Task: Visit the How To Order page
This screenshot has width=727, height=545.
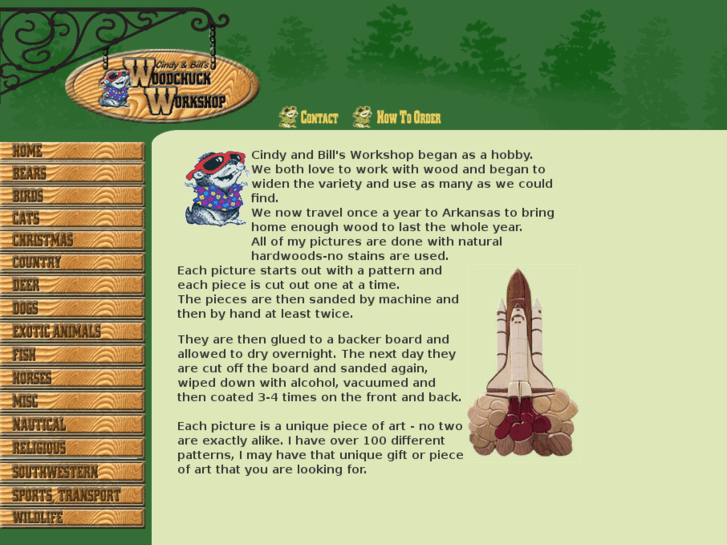Action: click(397, 118)
